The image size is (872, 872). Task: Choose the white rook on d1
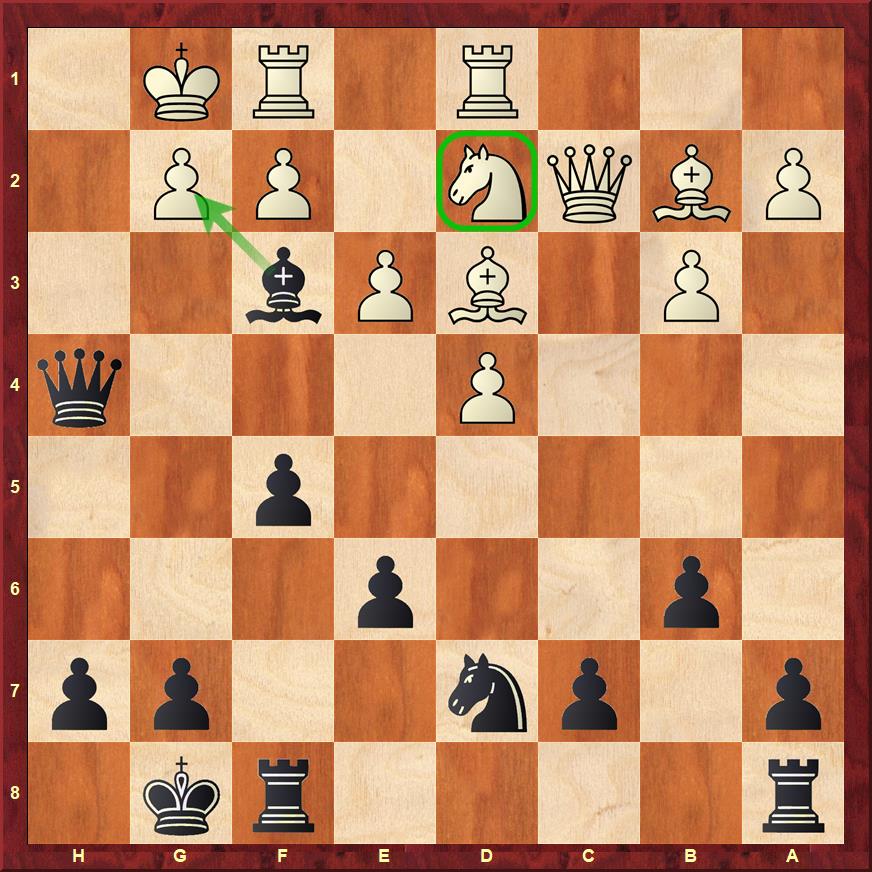[x=487, y=79]
